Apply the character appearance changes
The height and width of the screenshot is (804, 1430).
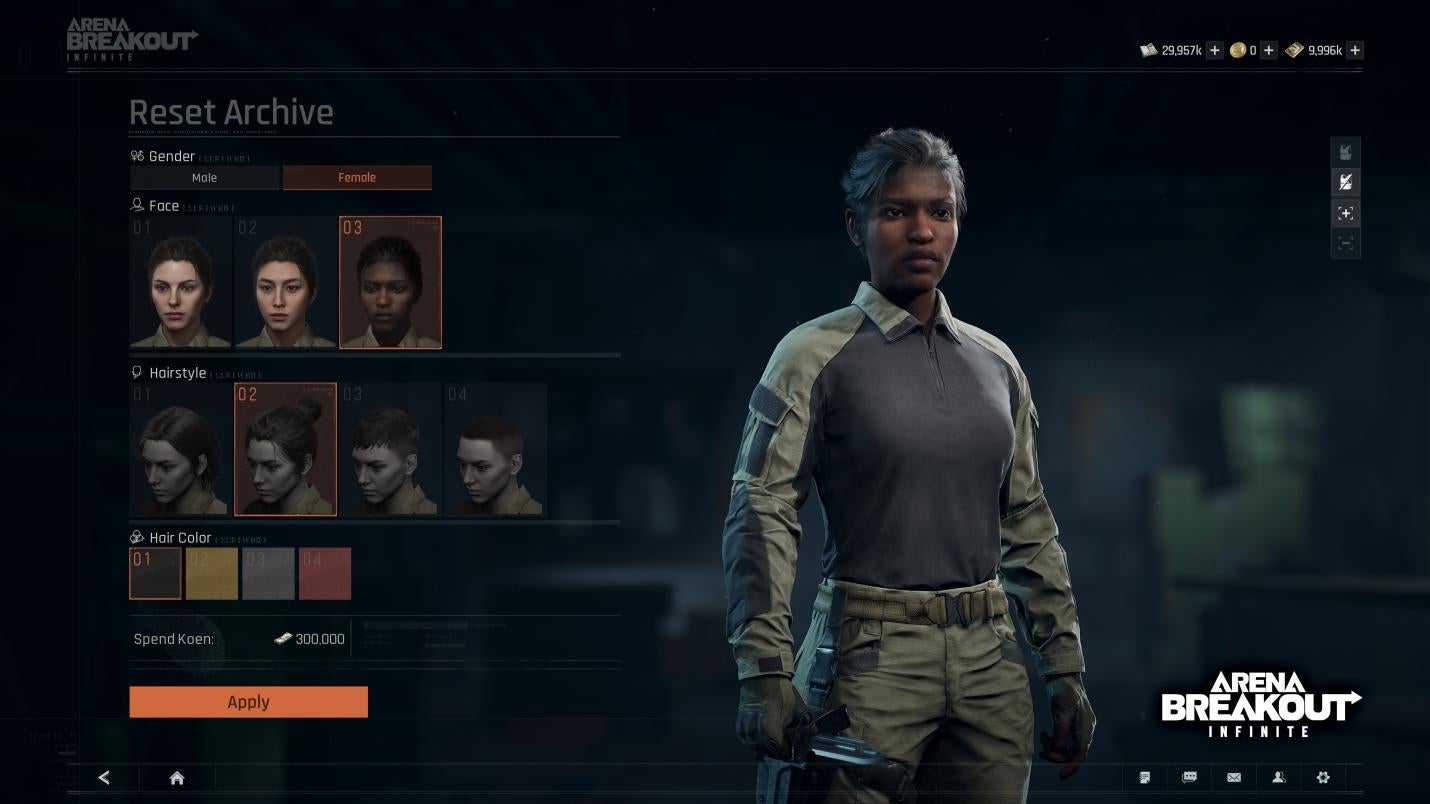[248, 702]
